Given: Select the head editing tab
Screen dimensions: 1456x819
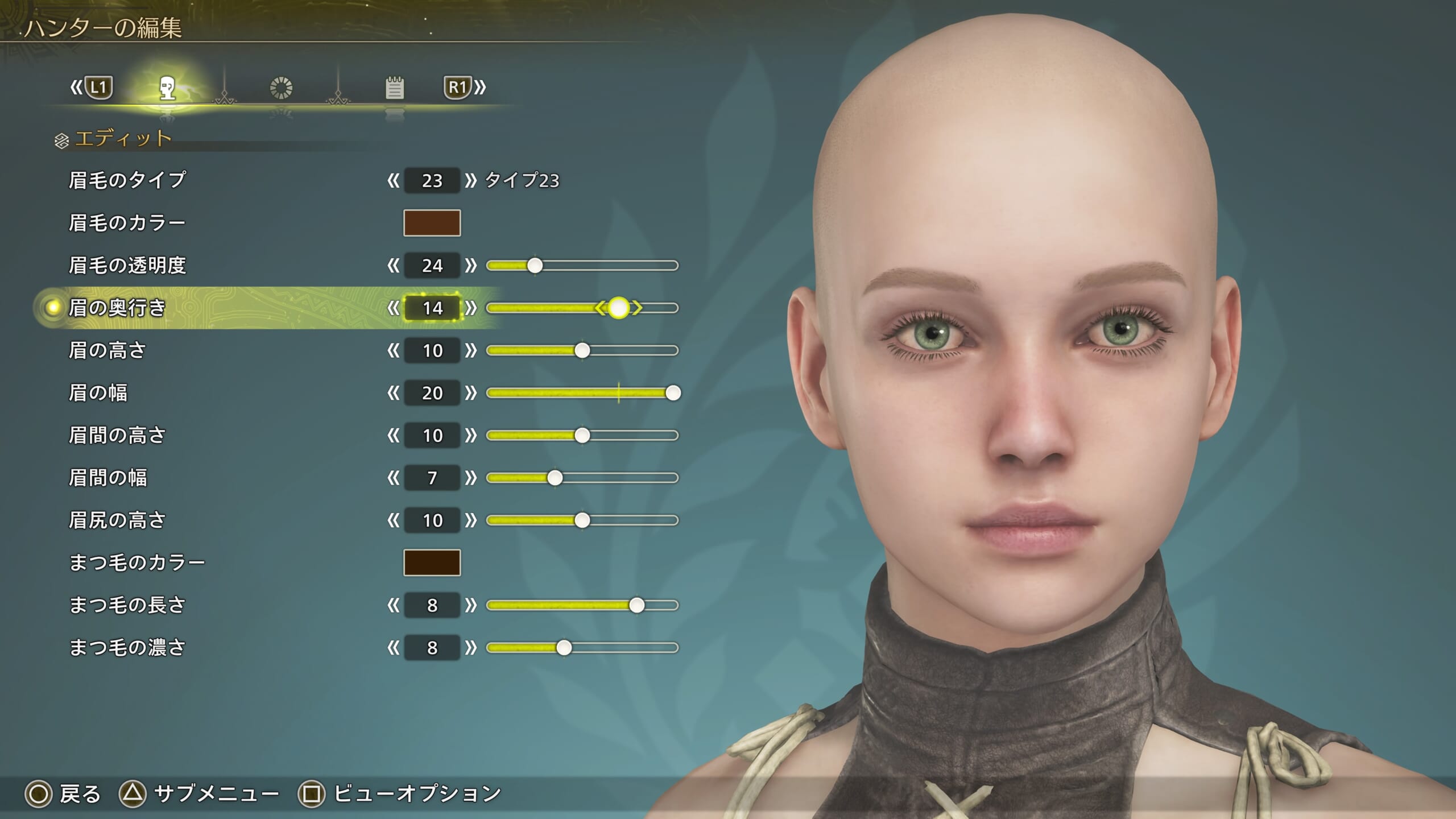Looking at the screenshot, I should pos(167,89).
